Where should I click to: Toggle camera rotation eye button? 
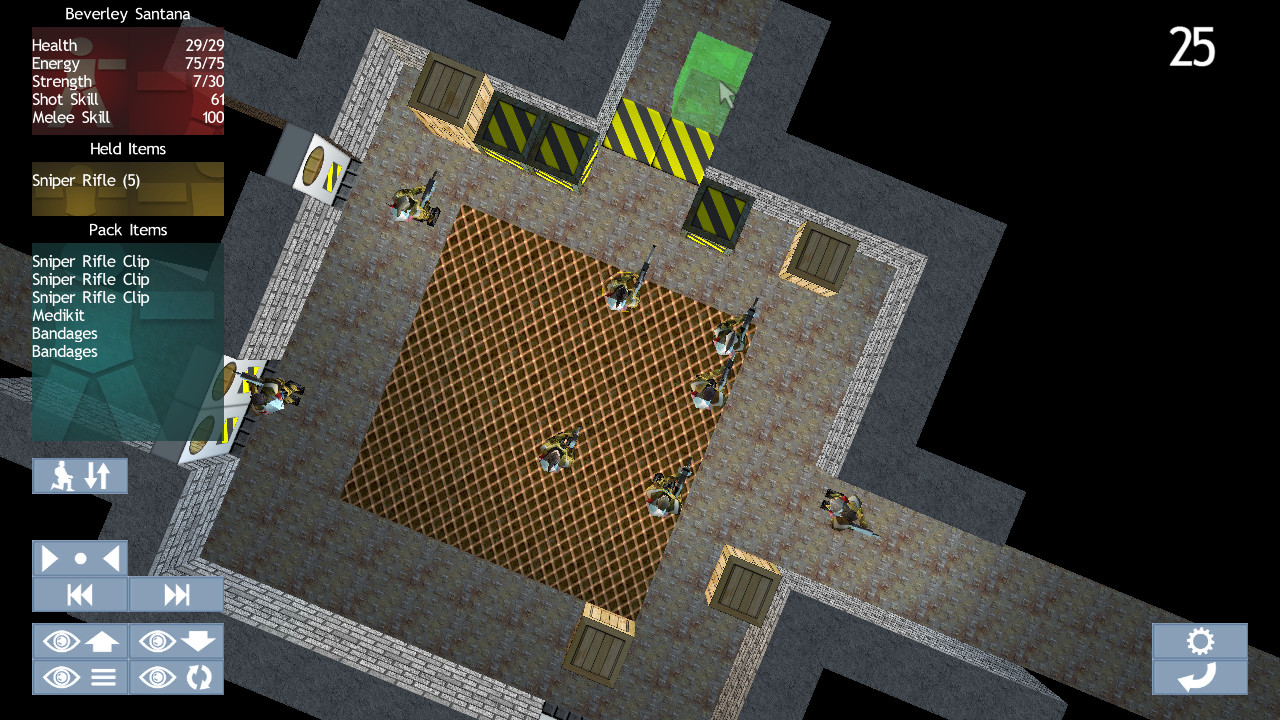click(176, 677)
